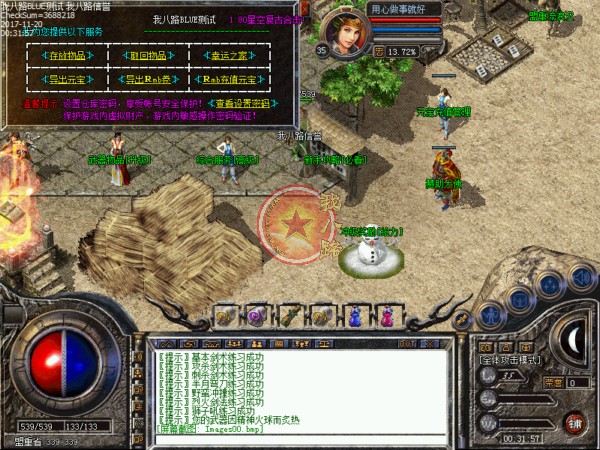Select the purple orb belt item
This screenshot has width=600, height=450.
click(257, 317)
